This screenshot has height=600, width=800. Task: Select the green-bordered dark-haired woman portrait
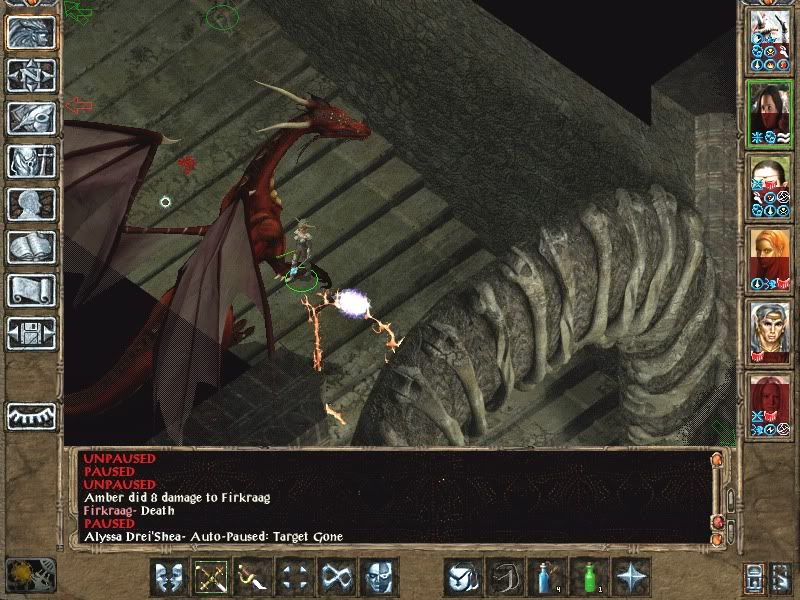click(770, 113)
